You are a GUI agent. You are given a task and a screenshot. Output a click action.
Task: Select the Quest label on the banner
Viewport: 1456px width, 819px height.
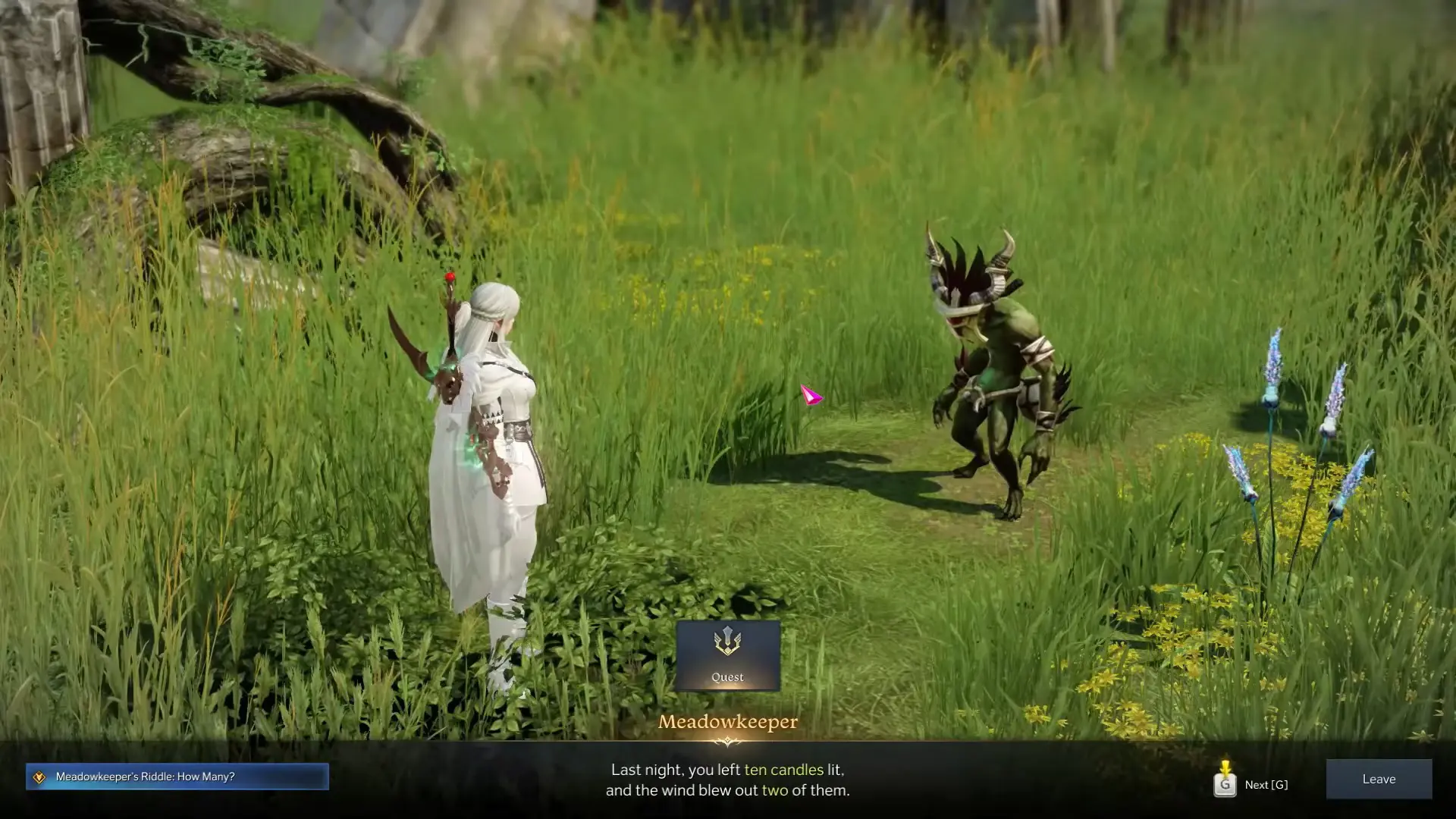point(728,676)
